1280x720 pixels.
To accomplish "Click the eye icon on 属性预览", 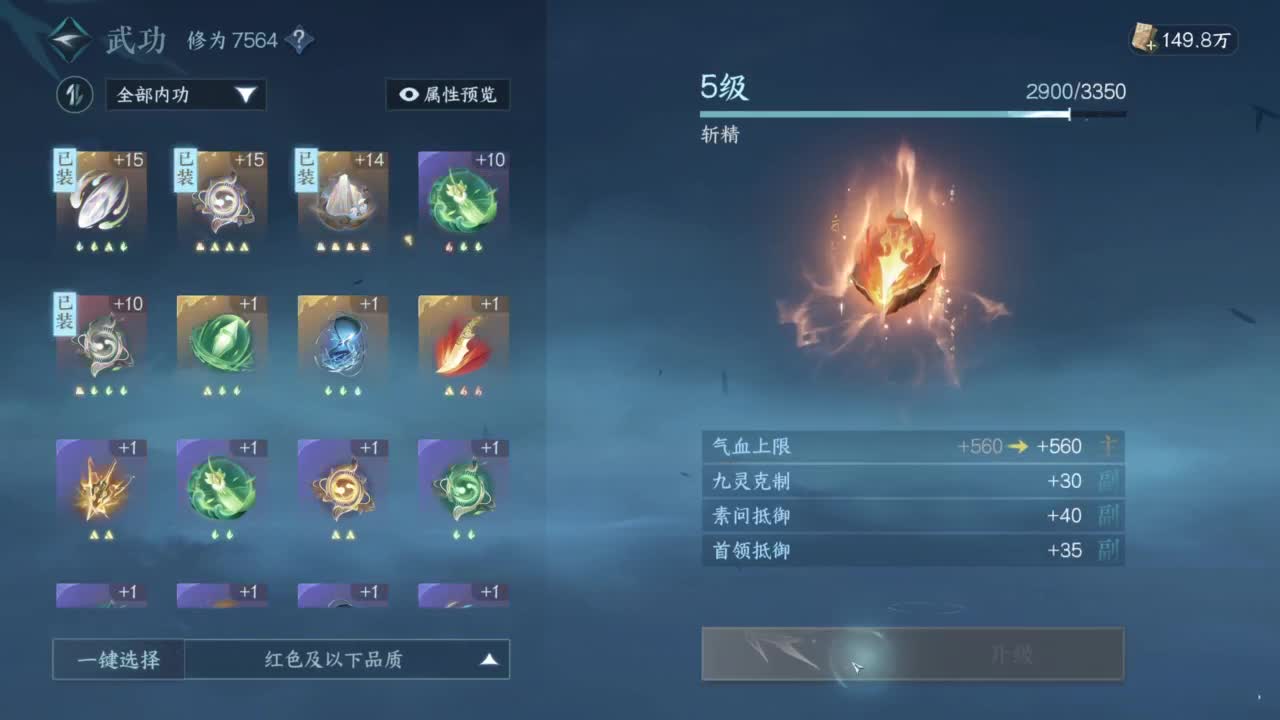I will pyautogui.click(x=411, y=96).
